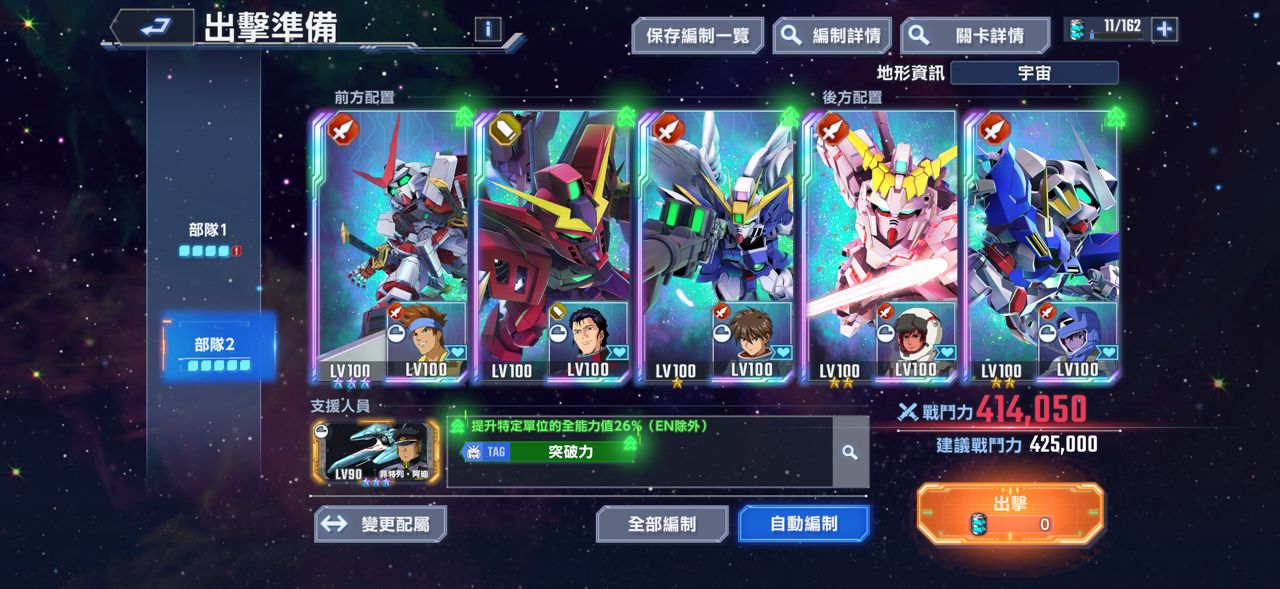Choose 全部編制 edit all formation
This screenshot has width=1280, height=589.
(662, 524)
